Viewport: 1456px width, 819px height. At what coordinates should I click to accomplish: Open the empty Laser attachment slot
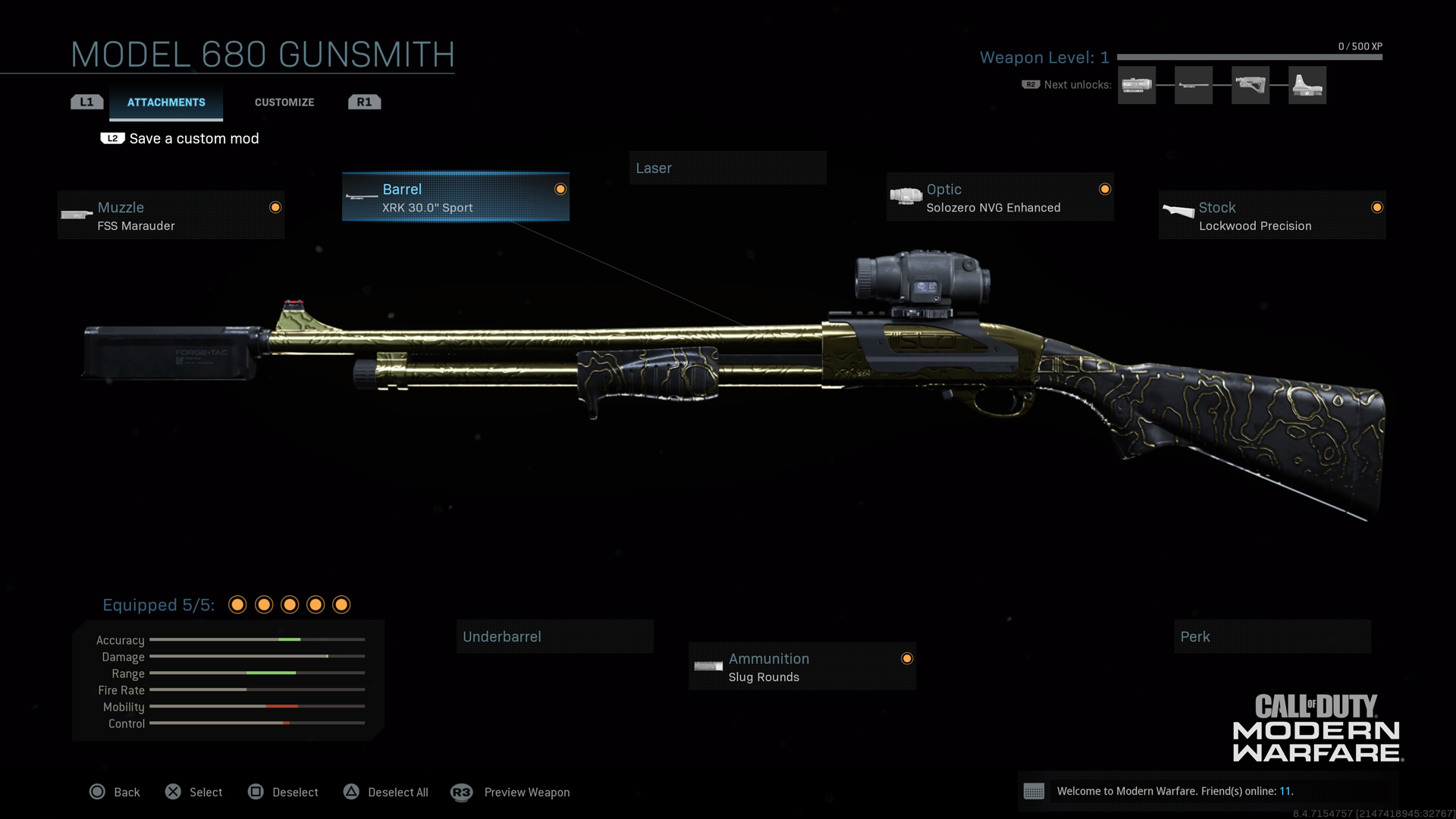(x=727, y=168)
